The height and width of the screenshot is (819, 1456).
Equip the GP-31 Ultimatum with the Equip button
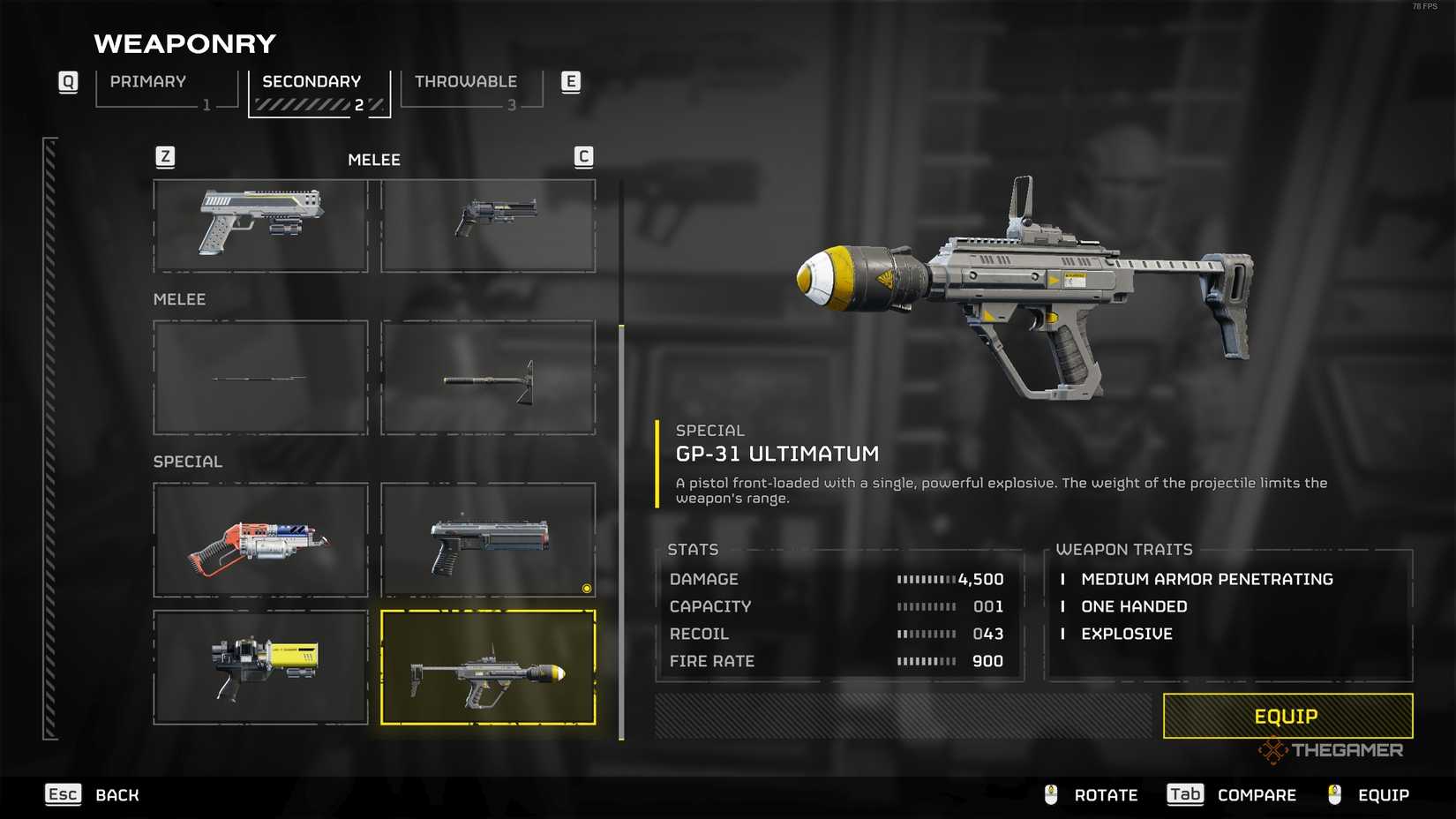click(x=1287, y=716)
